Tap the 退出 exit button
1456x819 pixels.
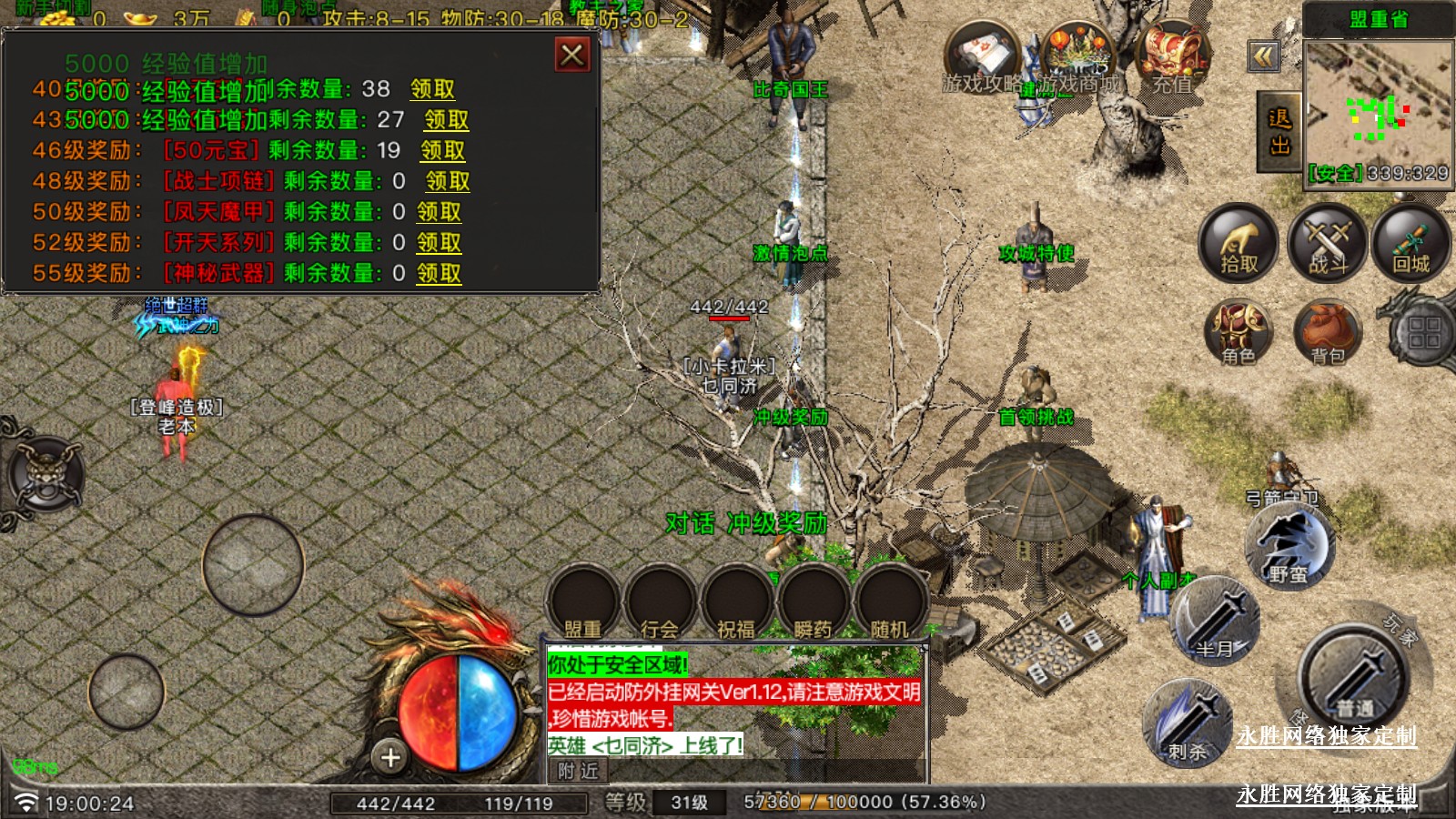[1279, 132]
